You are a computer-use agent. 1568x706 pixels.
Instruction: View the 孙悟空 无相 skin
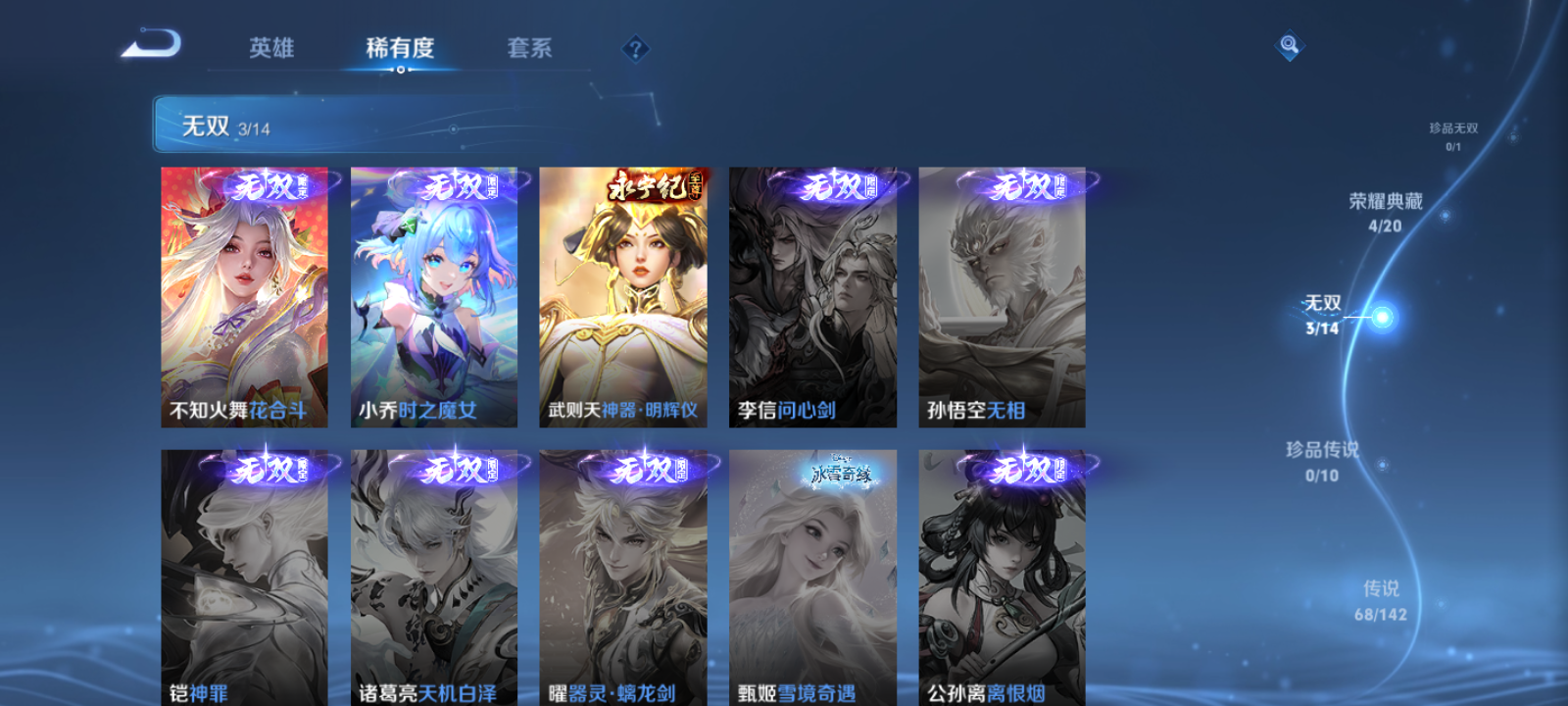click(x=1002, y=294)
